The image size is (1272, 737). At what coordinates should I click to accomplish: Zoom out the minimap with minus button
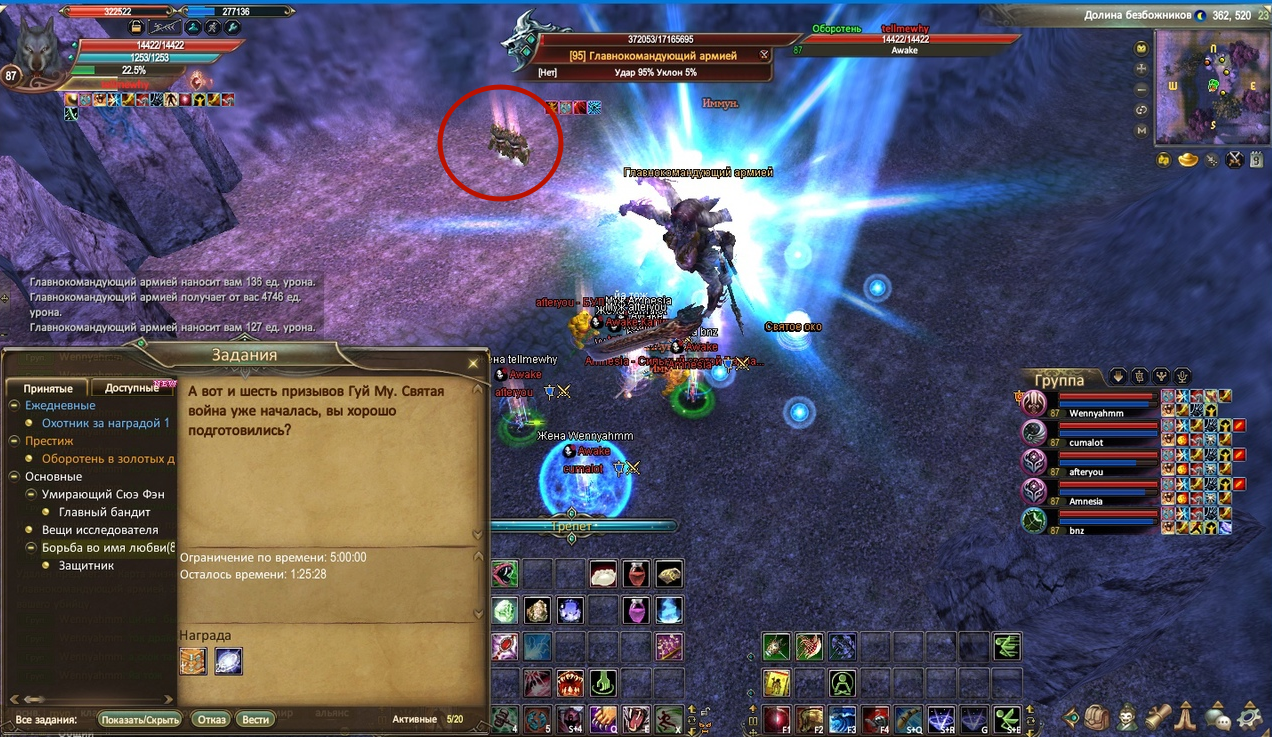click(x=1141, y=89)
